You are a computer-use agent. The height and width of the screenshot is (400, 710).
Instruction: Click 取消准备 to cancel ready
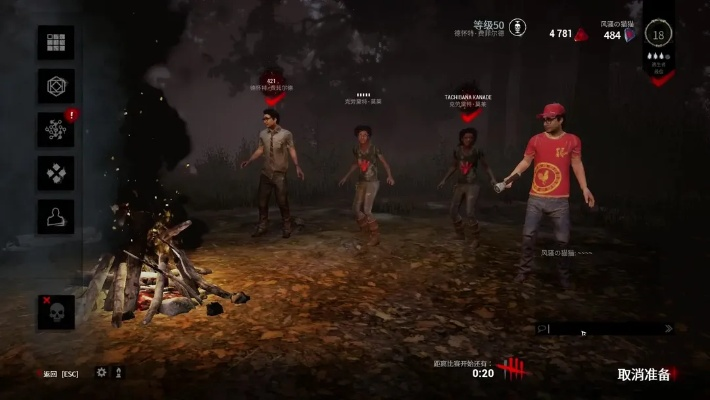point(645,375)
